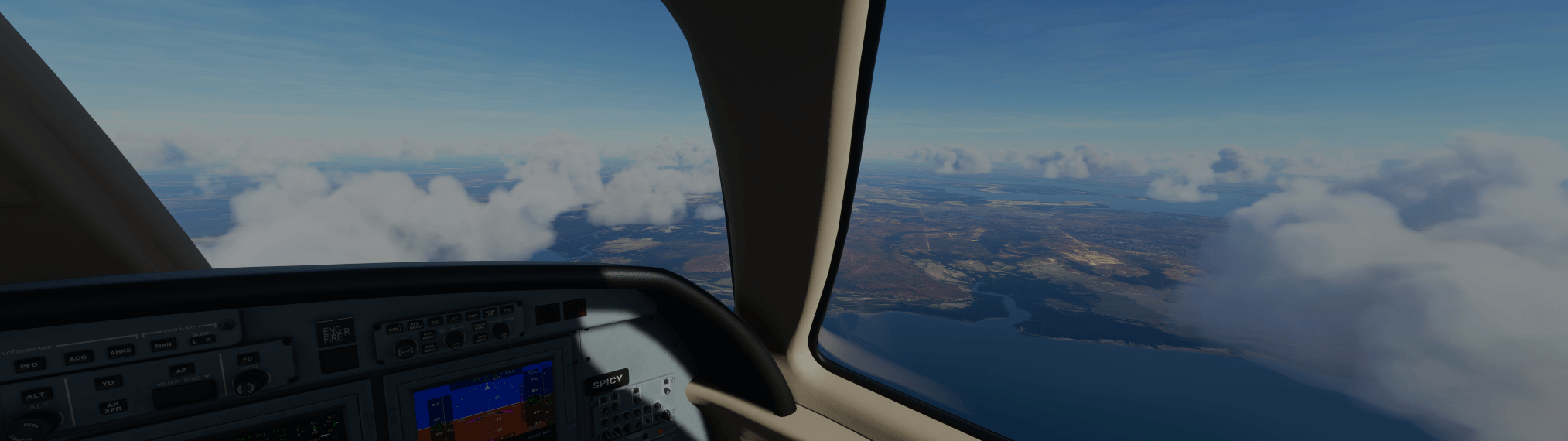This screenshot has height=441, width=1568.
Task: Click the PFD pilot reversion button
Action: pos(29,364)
